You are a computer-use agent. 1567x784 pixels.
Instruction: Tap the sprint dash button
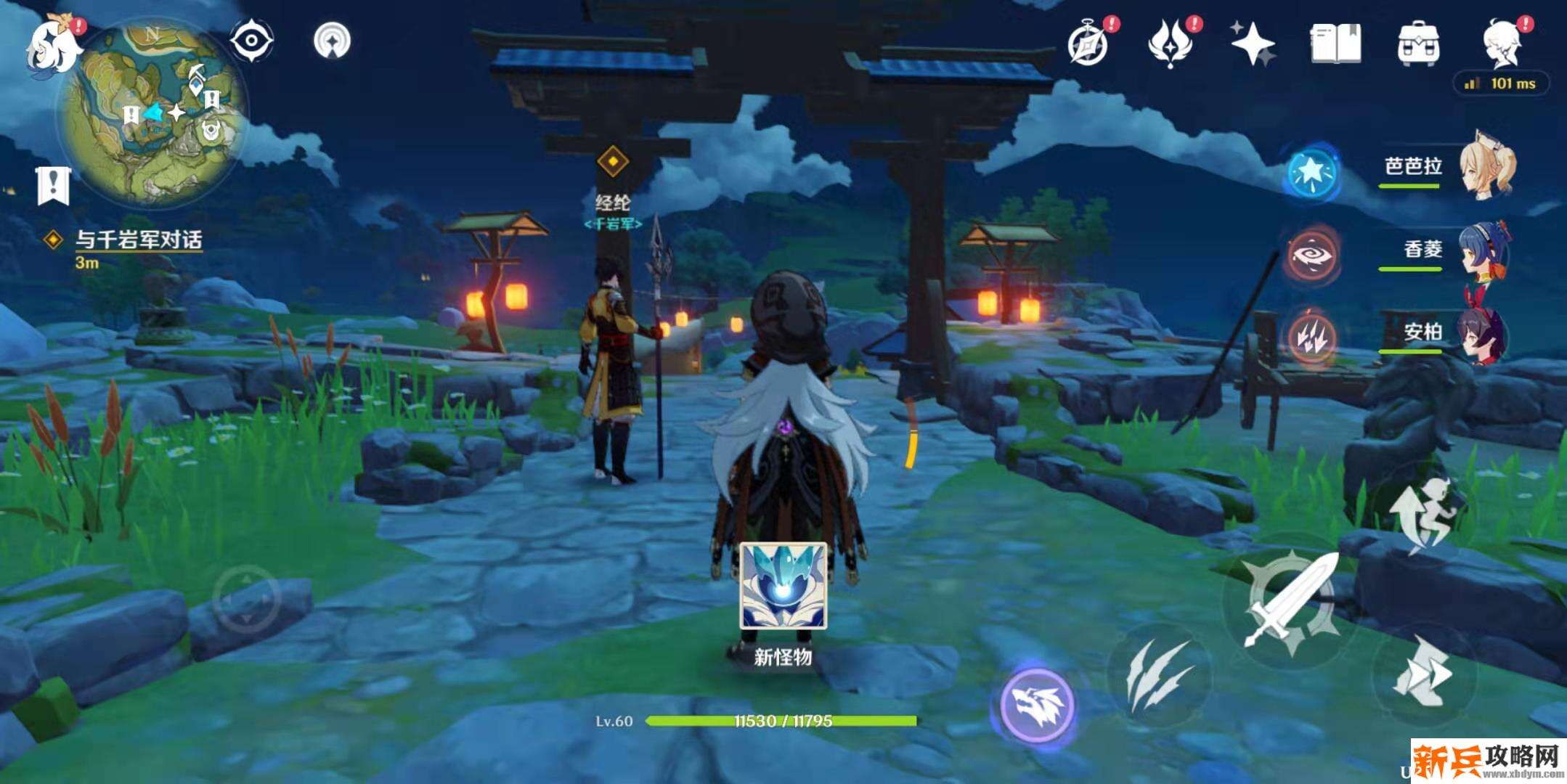tap(1422, 671)
